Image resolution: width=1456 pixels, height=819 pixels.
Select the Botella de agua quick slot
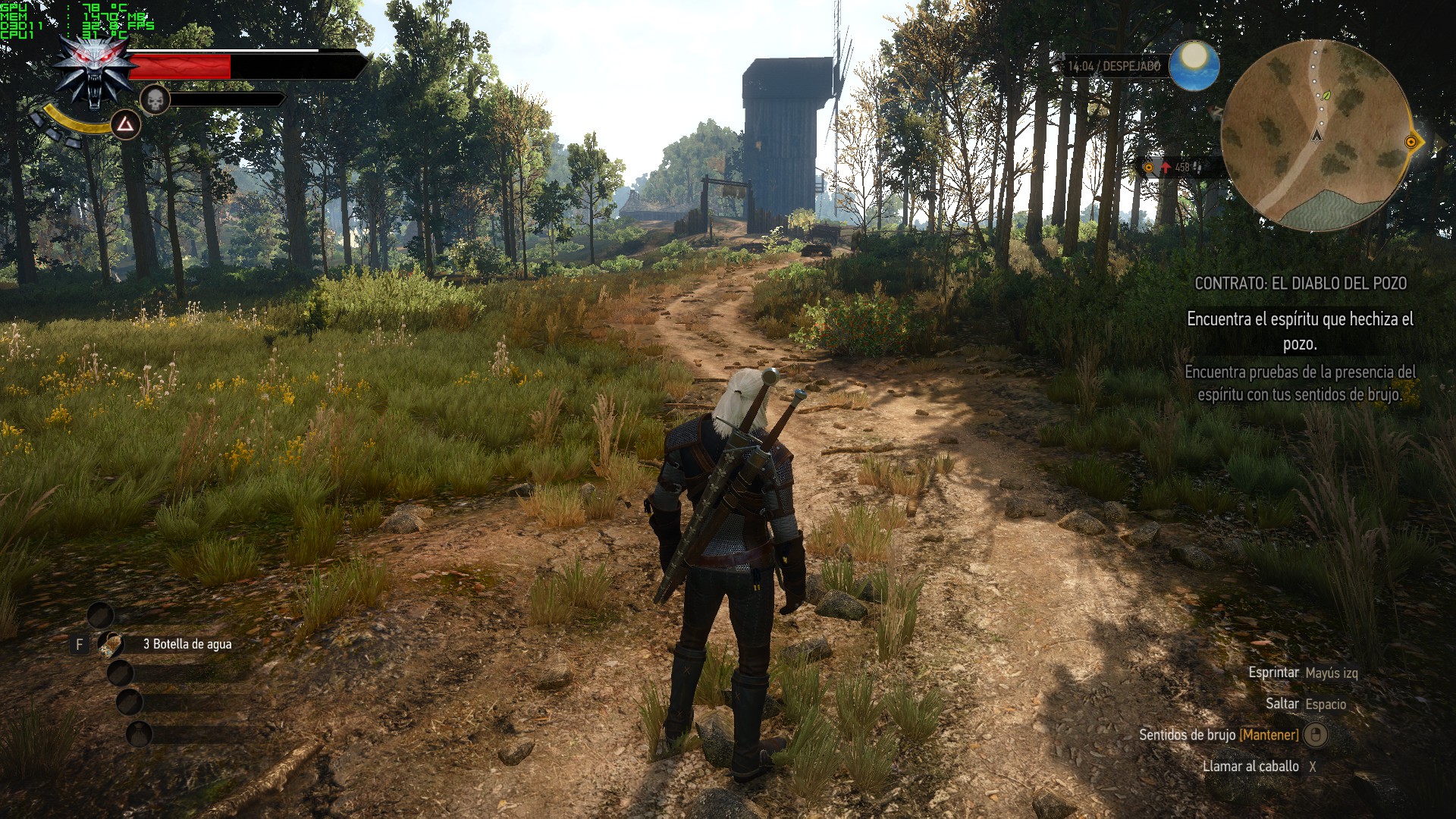coord(111,644)
